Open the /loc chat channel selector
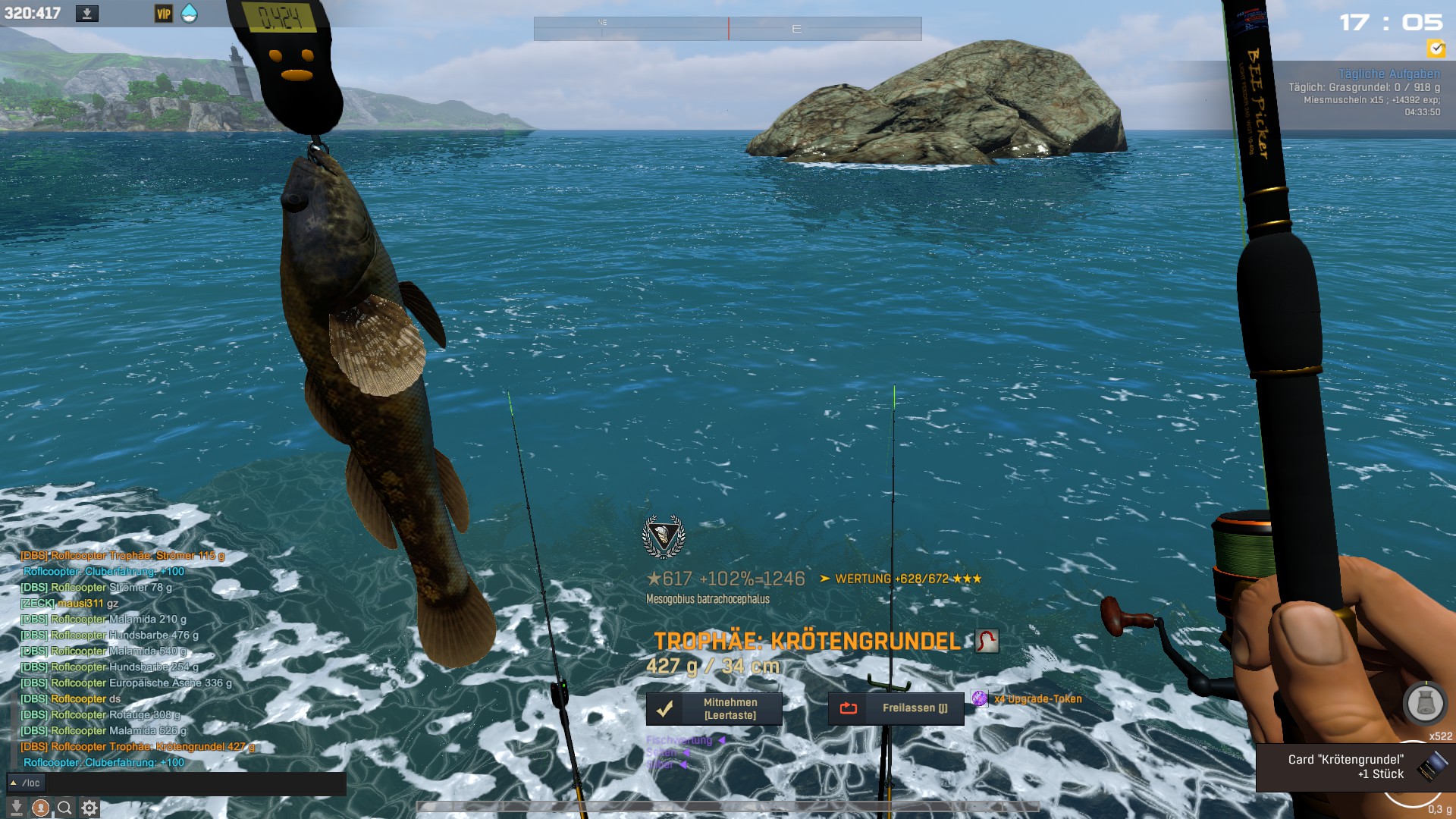 coord(27,783)
